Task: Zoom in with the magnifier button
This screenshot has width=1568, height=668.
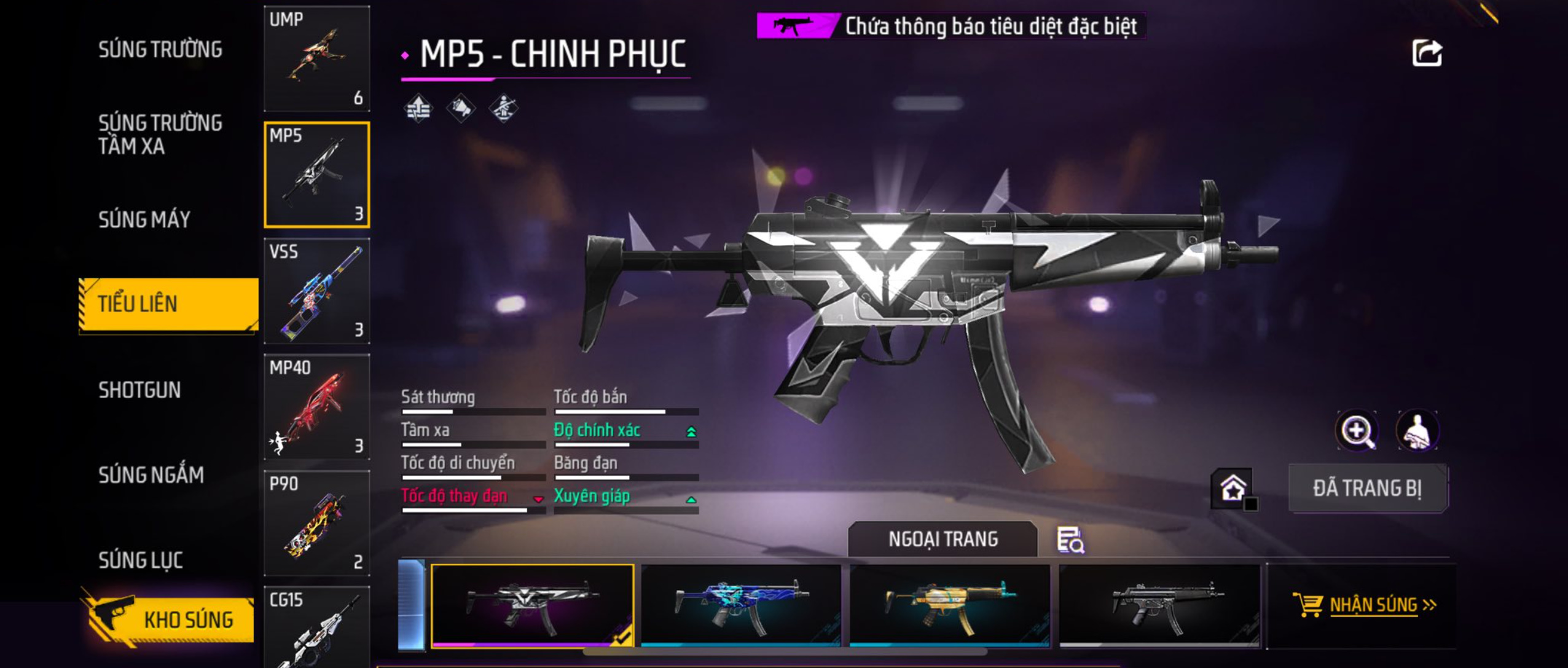Action: pyautogui.click(x=1357, y=430)
